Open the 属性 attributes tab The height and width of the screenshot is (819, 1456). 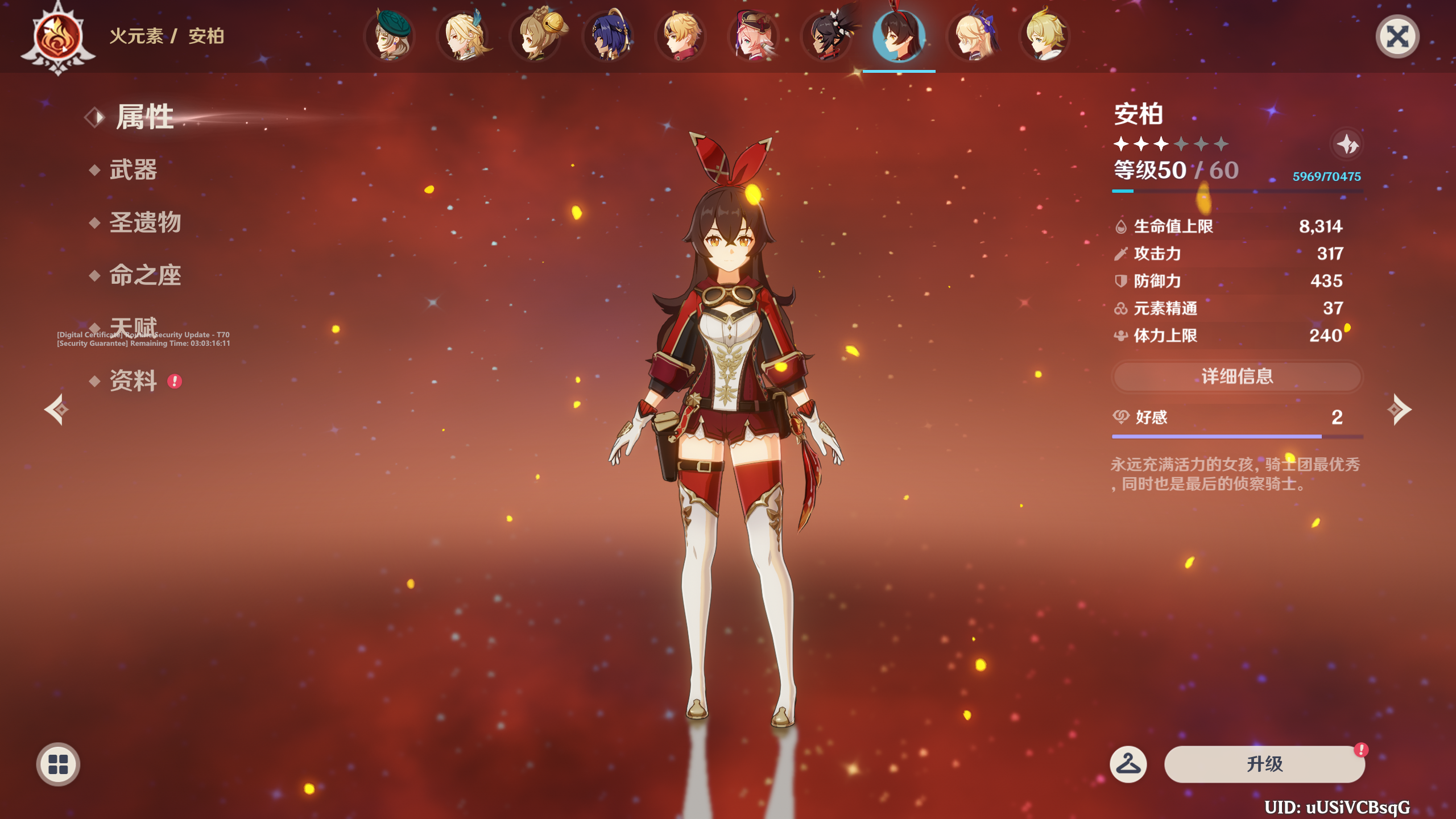click(x=144, y=117)
